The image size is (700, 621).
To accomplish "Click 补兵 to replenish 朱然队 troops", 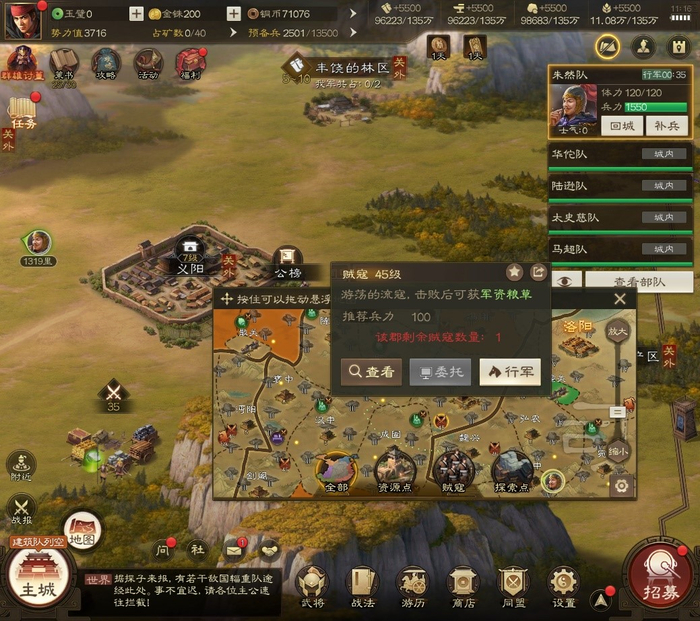I will [665, 125].
